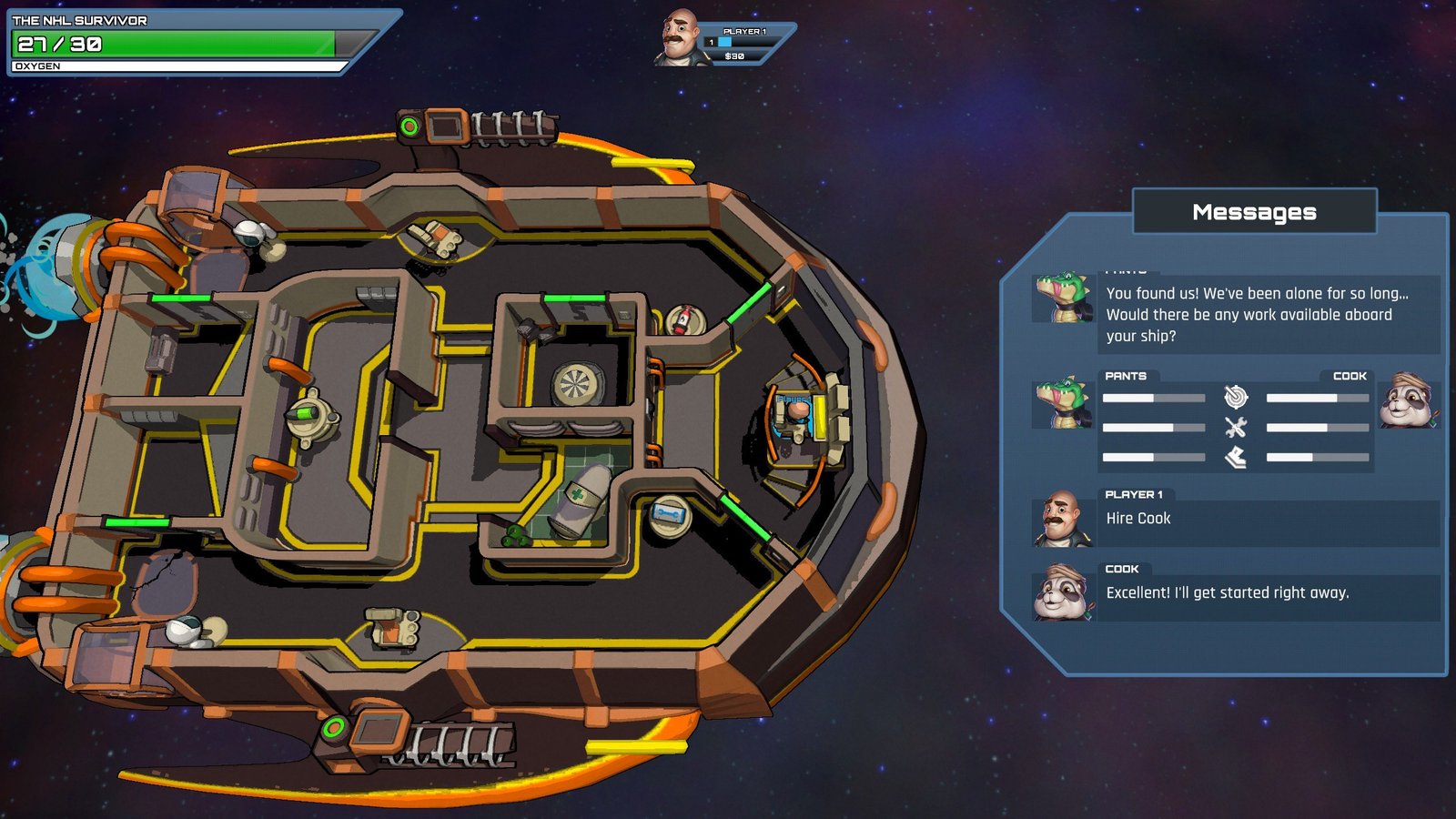Click the Messages panel header
The image size is (1456, 819).
pyautogui.click(x=1254, y=212)
